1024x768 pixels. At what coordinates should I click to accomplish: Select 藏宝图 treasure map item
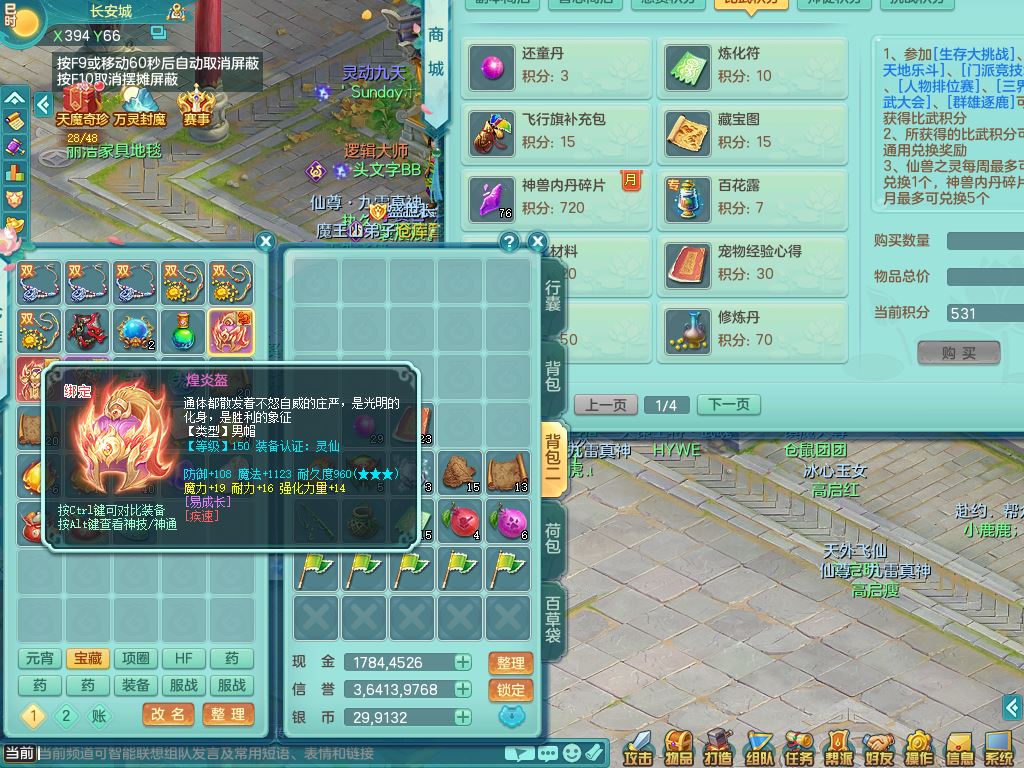tap(752, 132)
